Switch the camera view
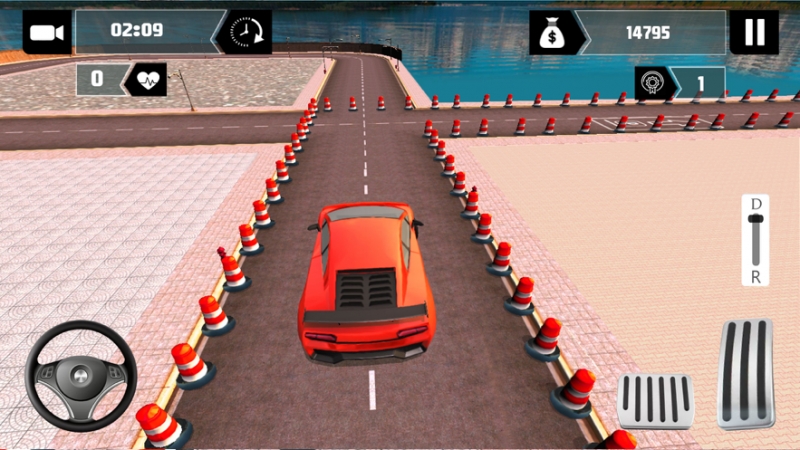This screenshot has height=450, width=800. [46, 32]
